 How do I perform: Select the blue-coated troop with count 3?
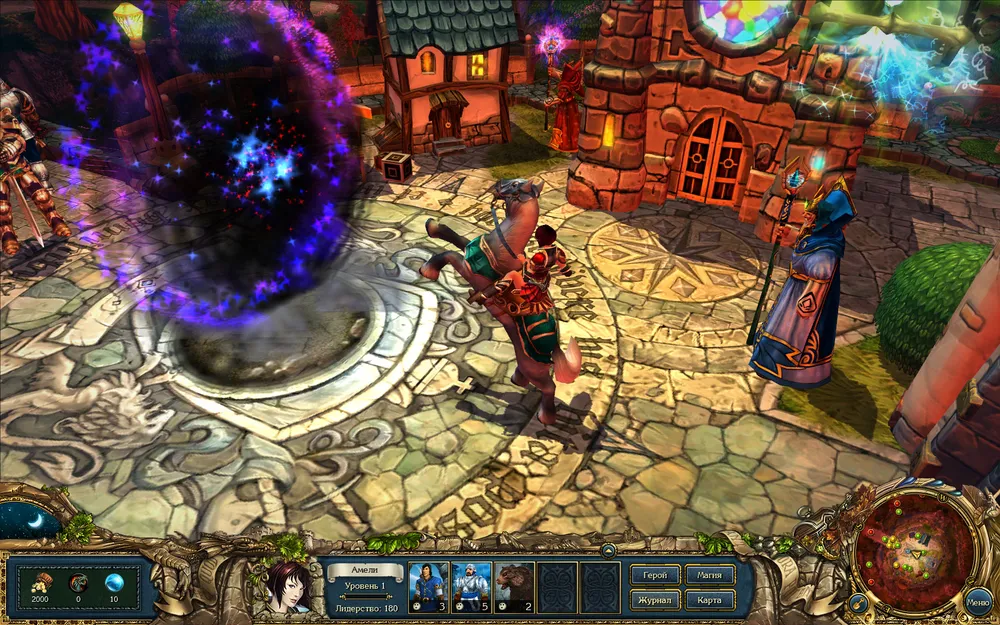429,586
